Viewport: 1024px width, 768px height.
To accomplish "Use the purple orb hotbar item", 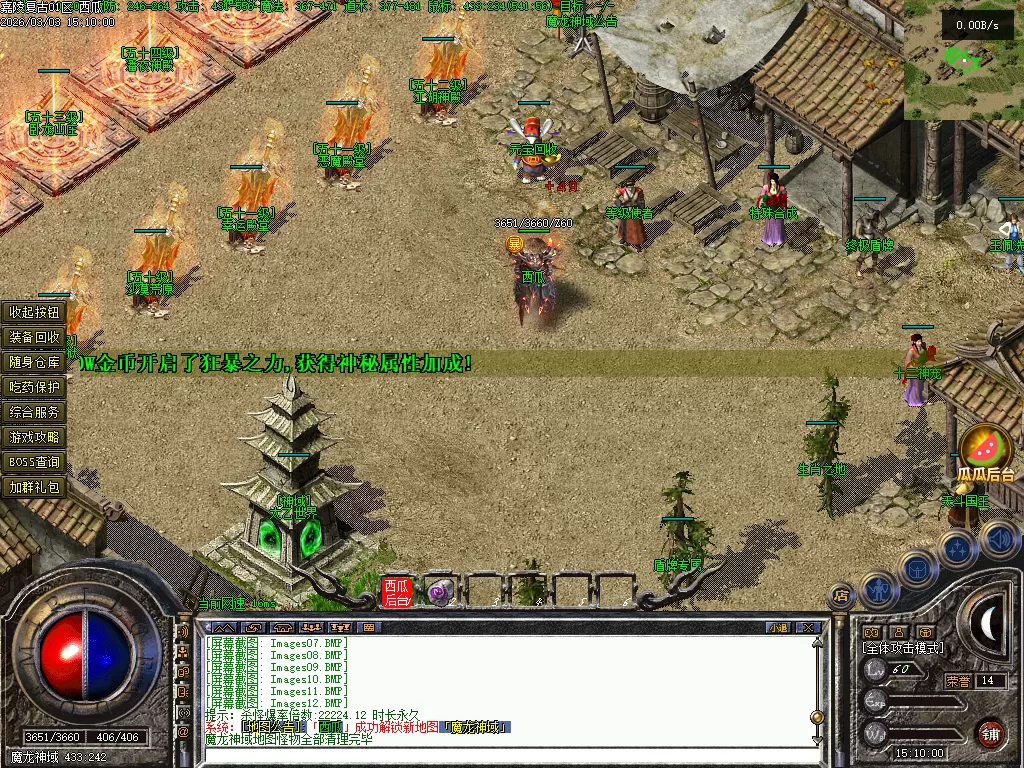I will (x=440, y=593).
